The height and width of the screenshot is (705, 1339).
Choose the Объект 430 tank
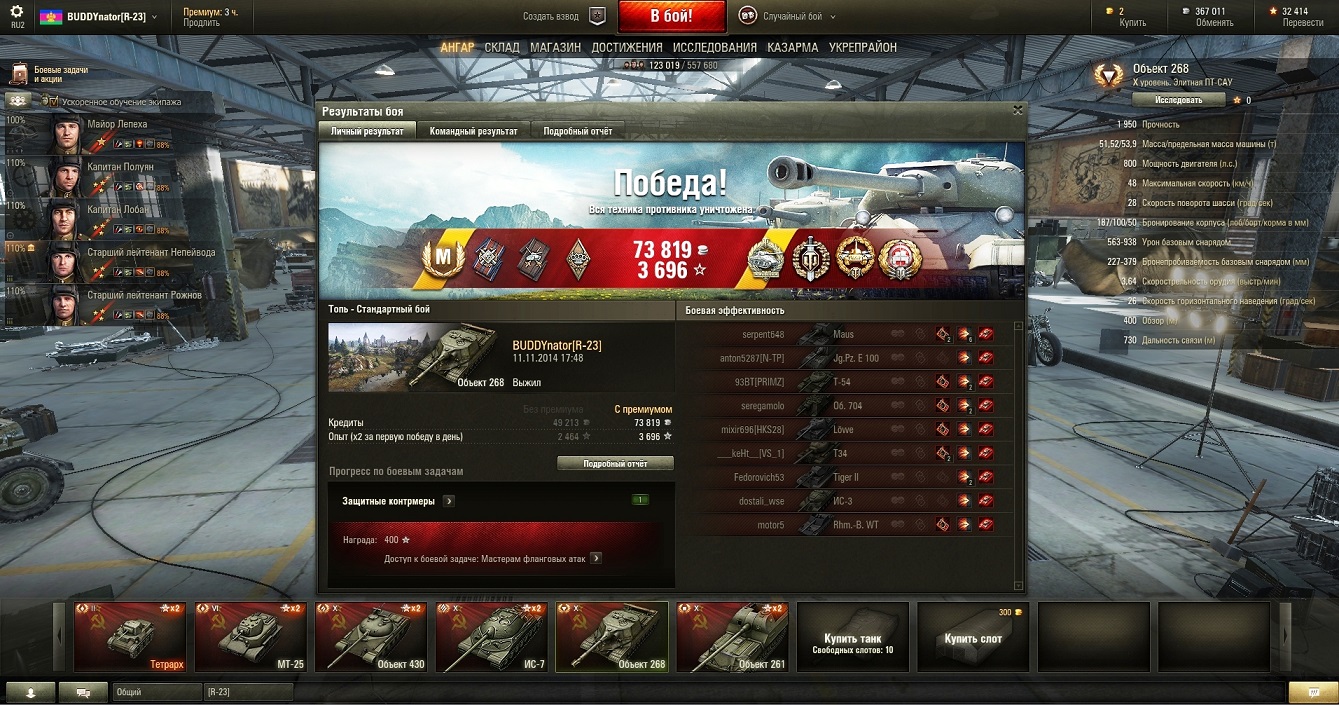point(369,636)
